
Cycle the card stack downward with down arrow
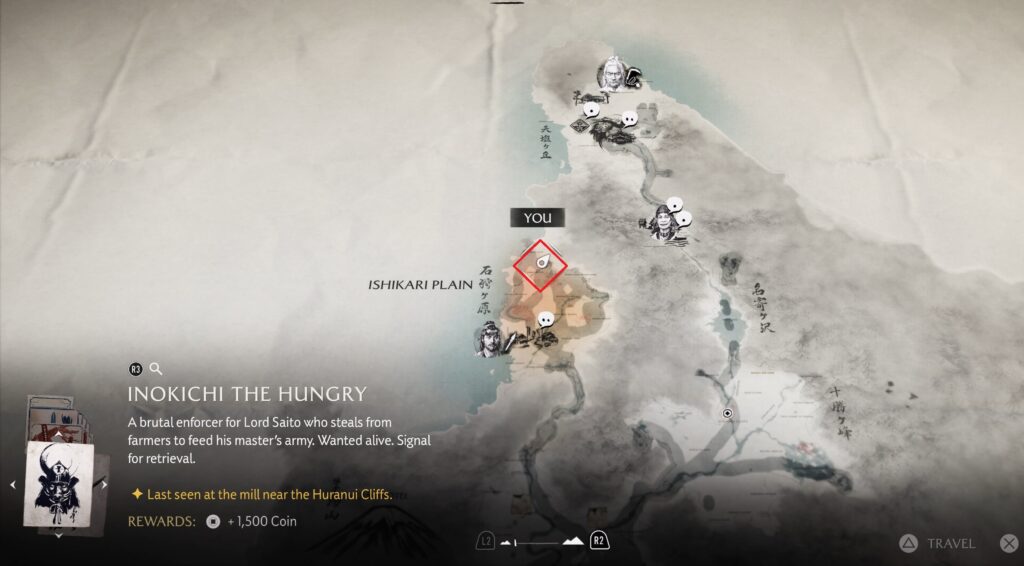pyautogui.click(x=58, y=535)
